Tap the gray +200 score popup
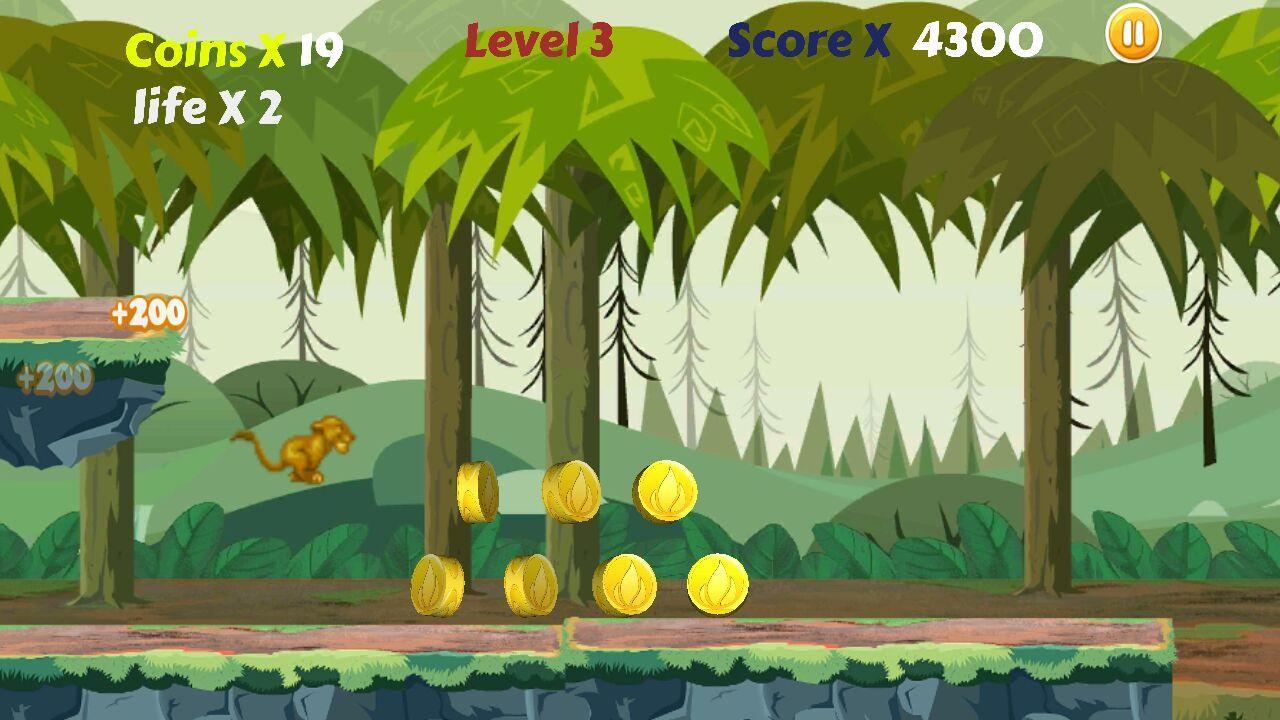The width and height of the screenshot is (1280, 720). tap(55, 378)
